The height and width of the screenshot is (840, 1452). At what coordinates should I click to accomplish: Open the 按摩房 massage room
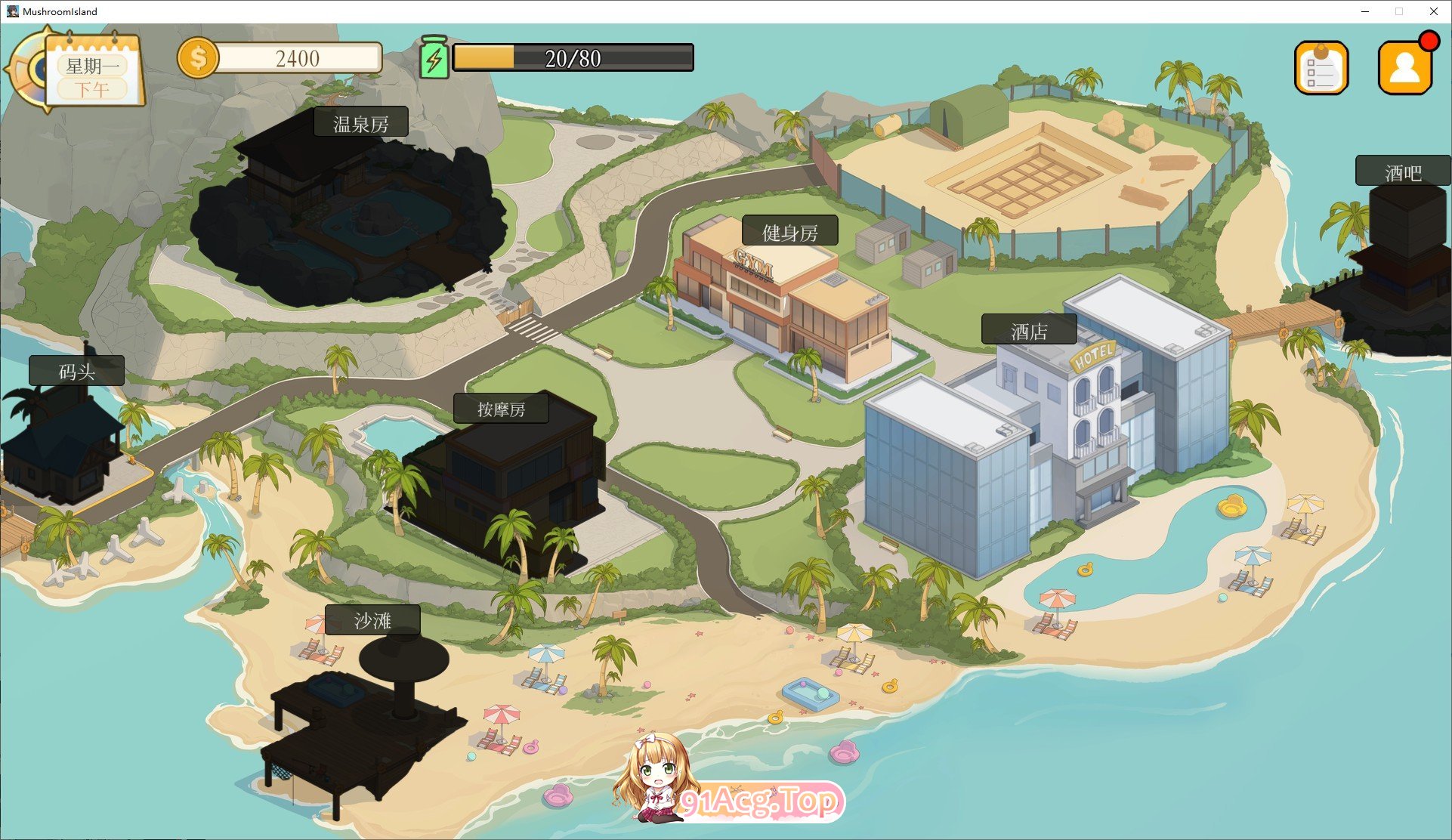tap(501, 409)
